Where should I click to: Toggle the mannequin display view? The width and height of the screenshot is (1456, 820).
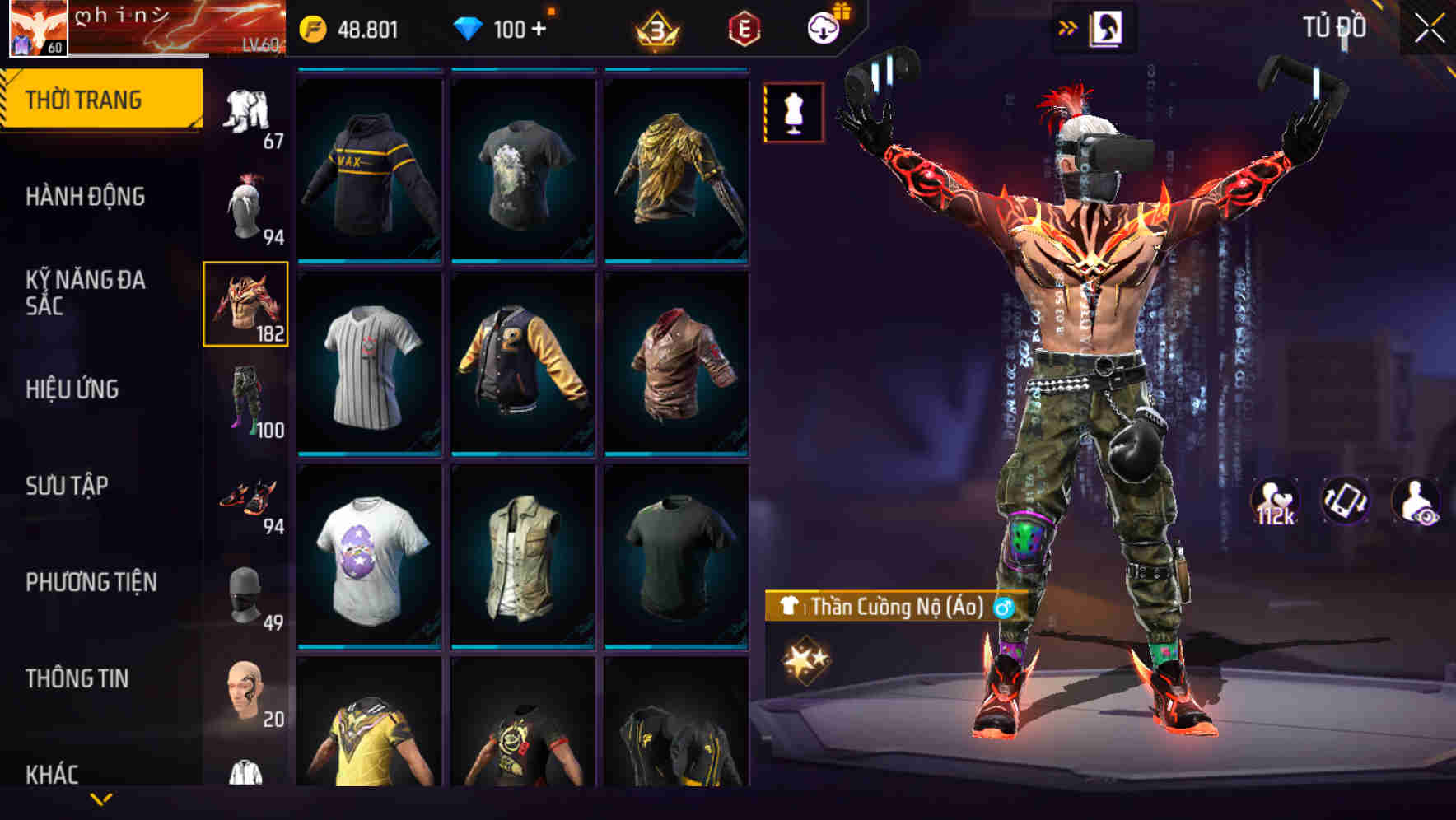point(793,112)
